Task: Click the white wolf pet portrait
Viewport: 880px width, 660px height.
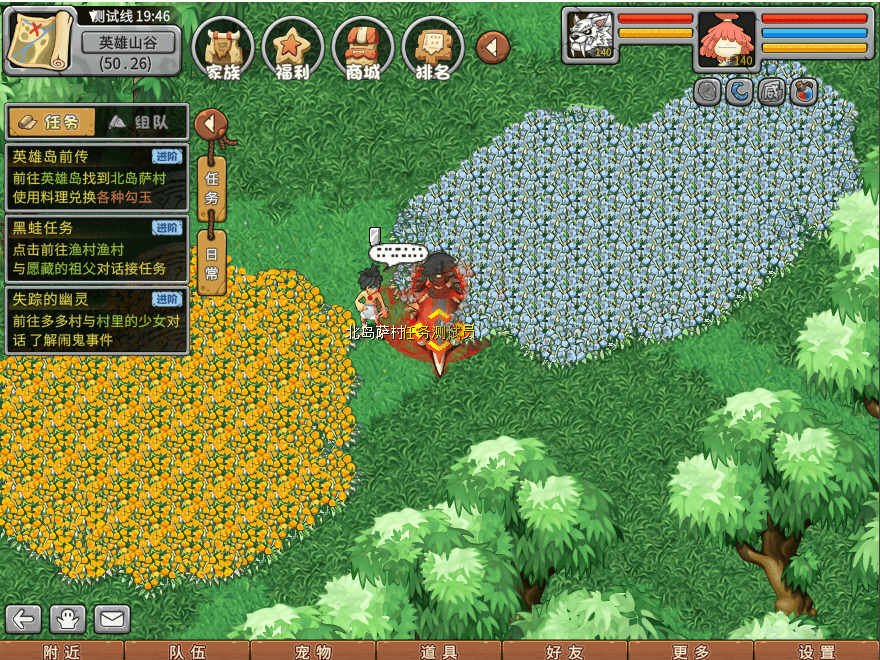Action: point(589,37)
